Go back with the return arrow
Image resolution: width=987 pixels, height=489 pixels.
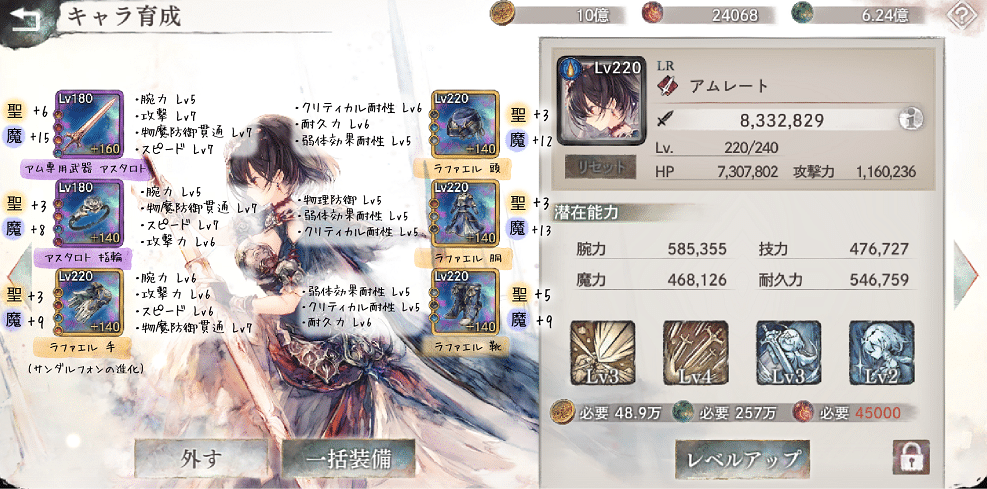click(x=26, y=18)
